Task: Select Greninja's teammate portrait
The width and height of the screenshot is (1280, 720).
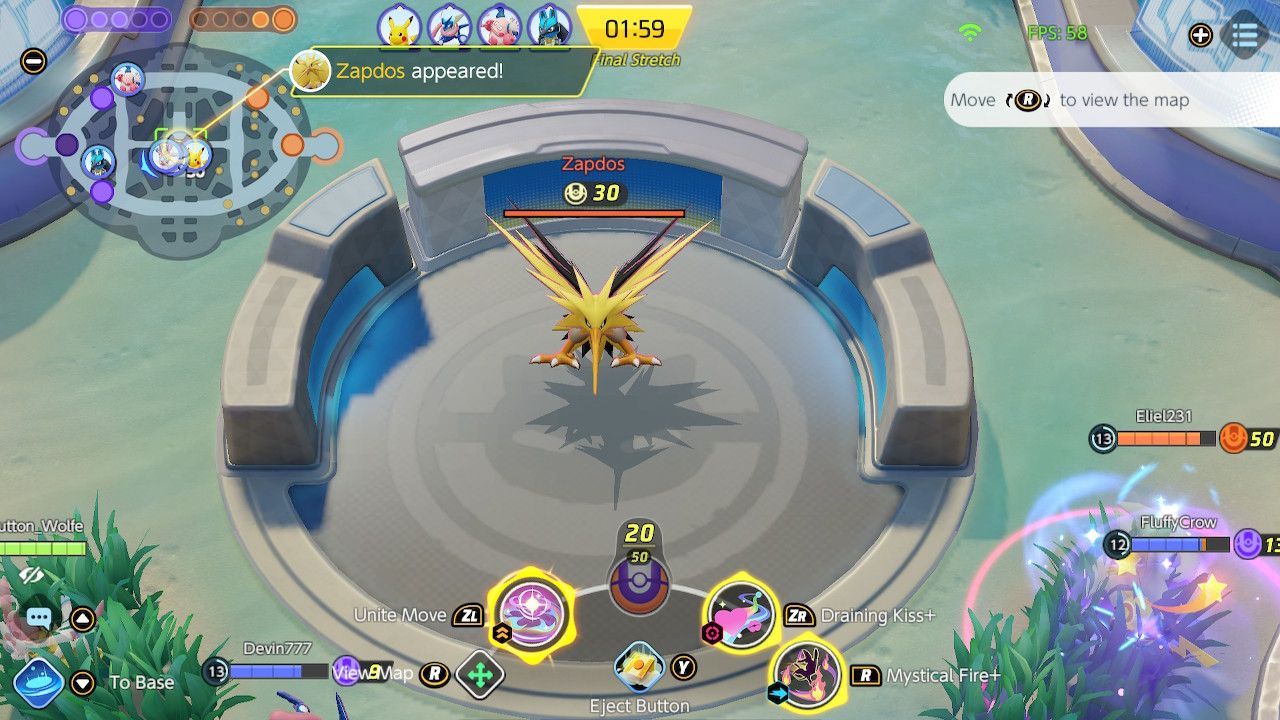Action: (x=449, y=25)
